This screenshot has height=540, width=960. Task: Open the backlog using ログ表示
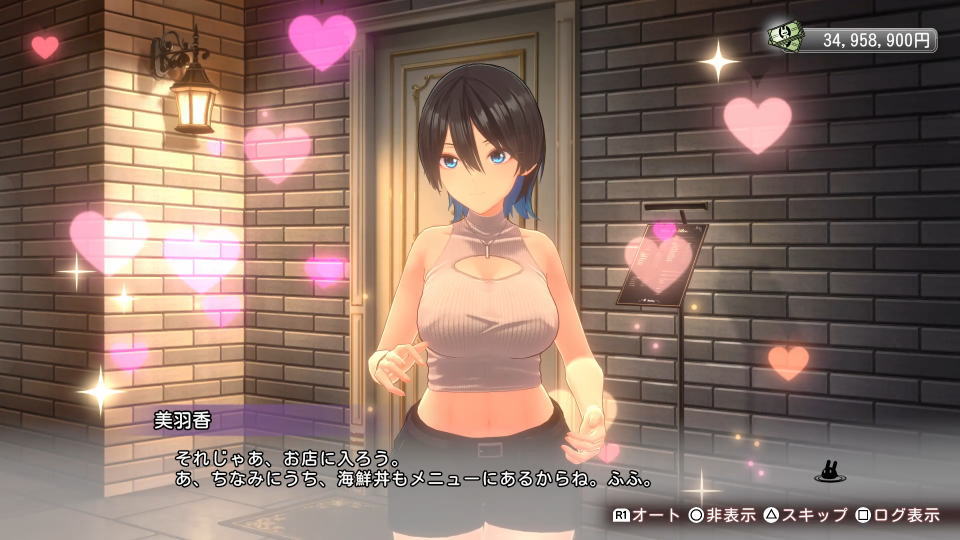pyautogui.click(x=897, y=515)
